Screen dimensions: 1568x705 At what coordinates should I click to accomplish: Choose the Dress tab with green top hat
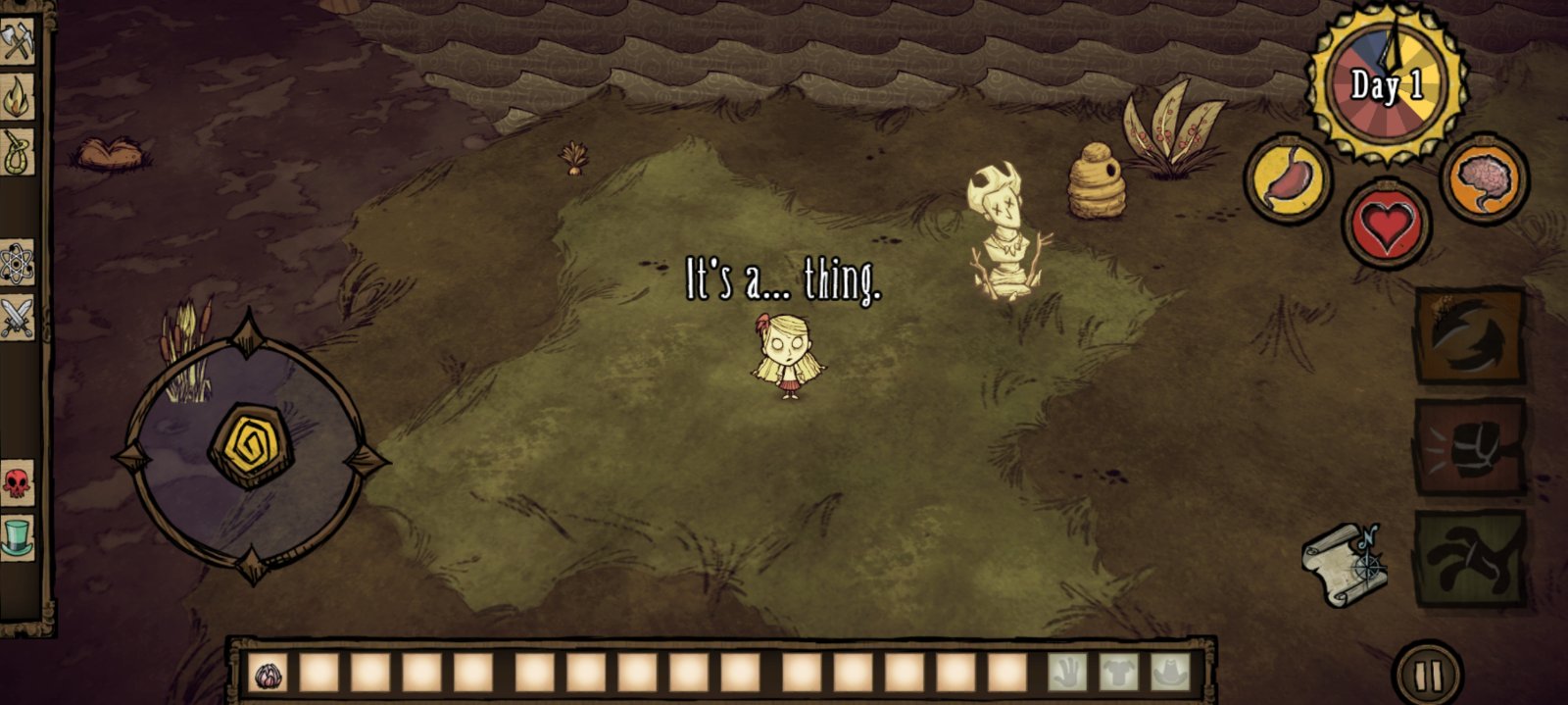click(17, 537)
